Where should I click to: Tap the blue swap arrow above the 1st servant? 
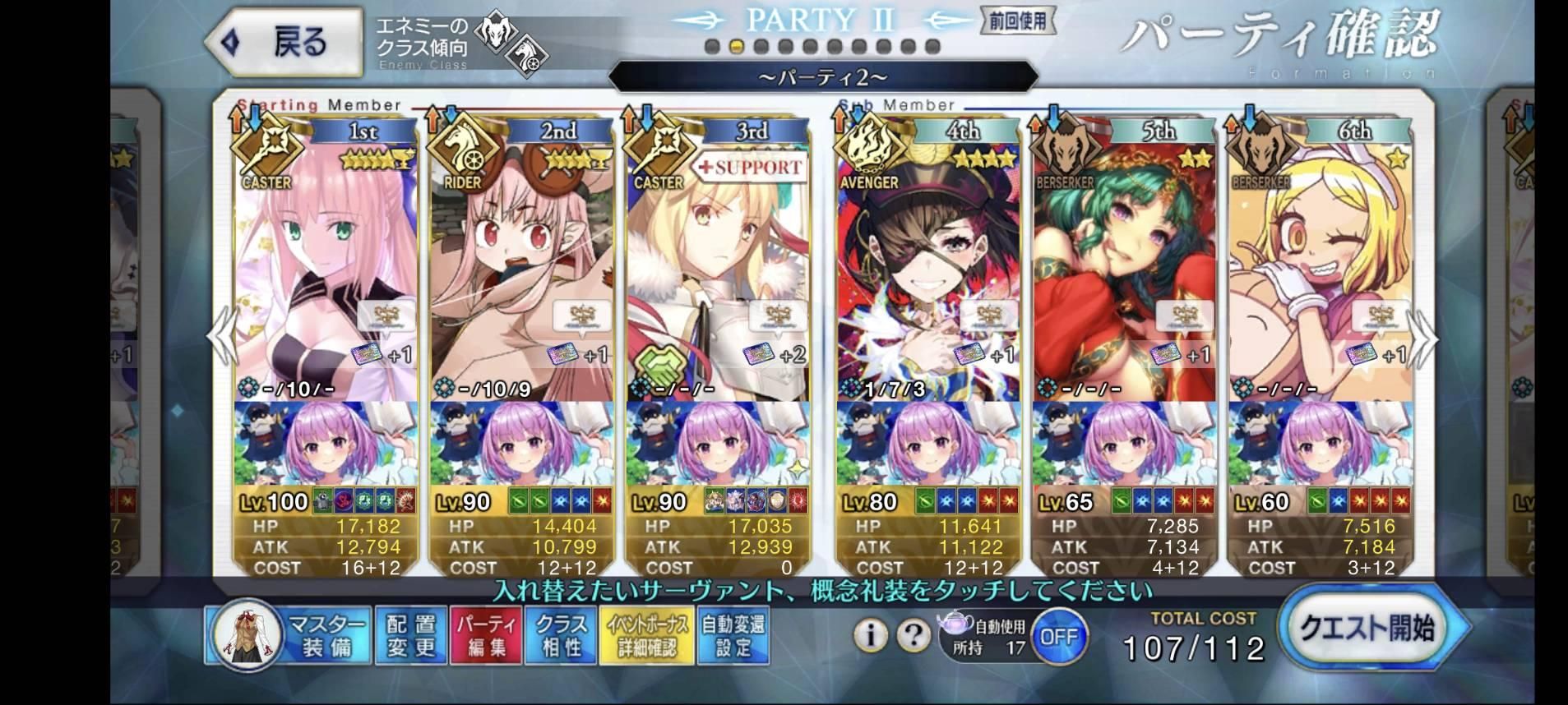click(254, 120)
